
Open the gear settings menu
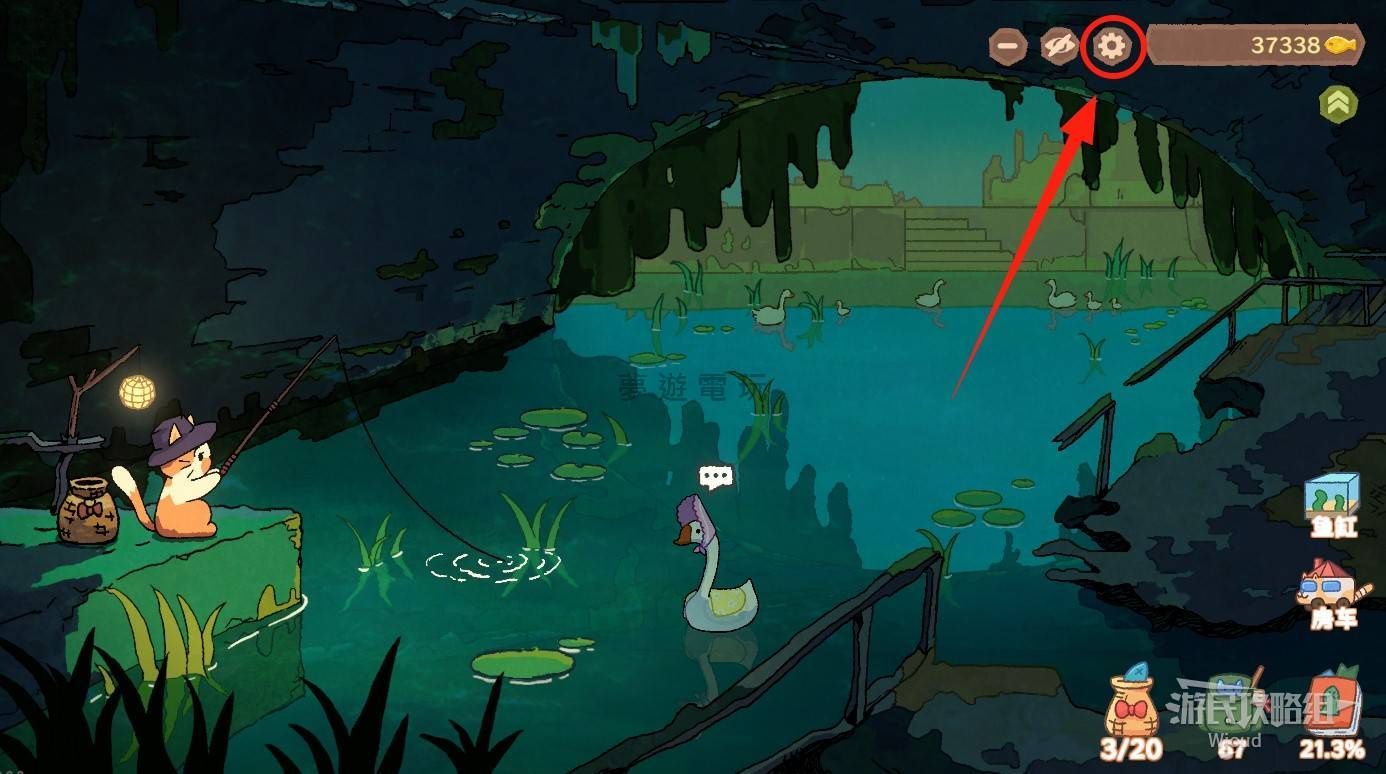tap(1112, 45)
